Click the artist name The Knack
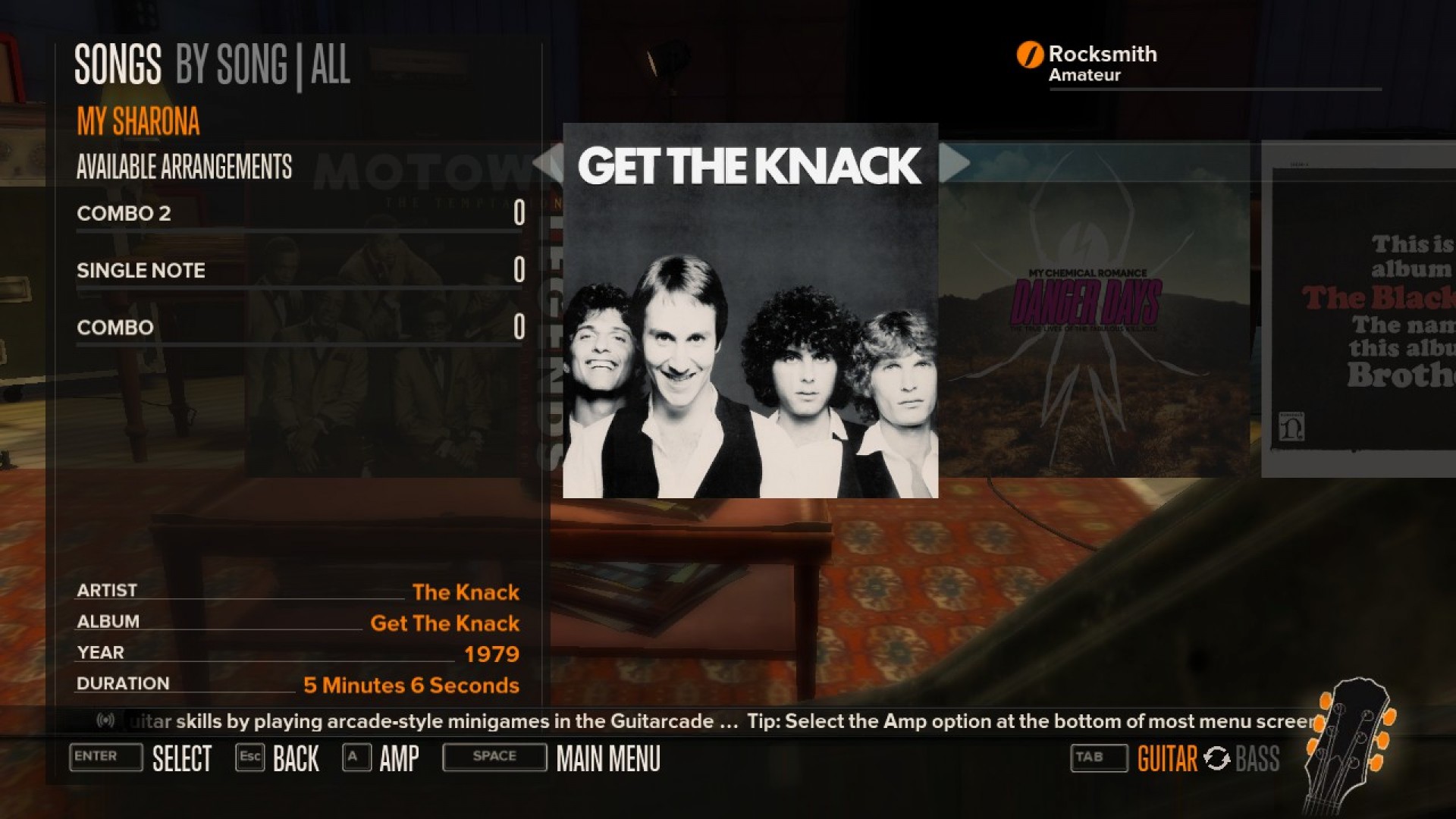 (466, 592)
